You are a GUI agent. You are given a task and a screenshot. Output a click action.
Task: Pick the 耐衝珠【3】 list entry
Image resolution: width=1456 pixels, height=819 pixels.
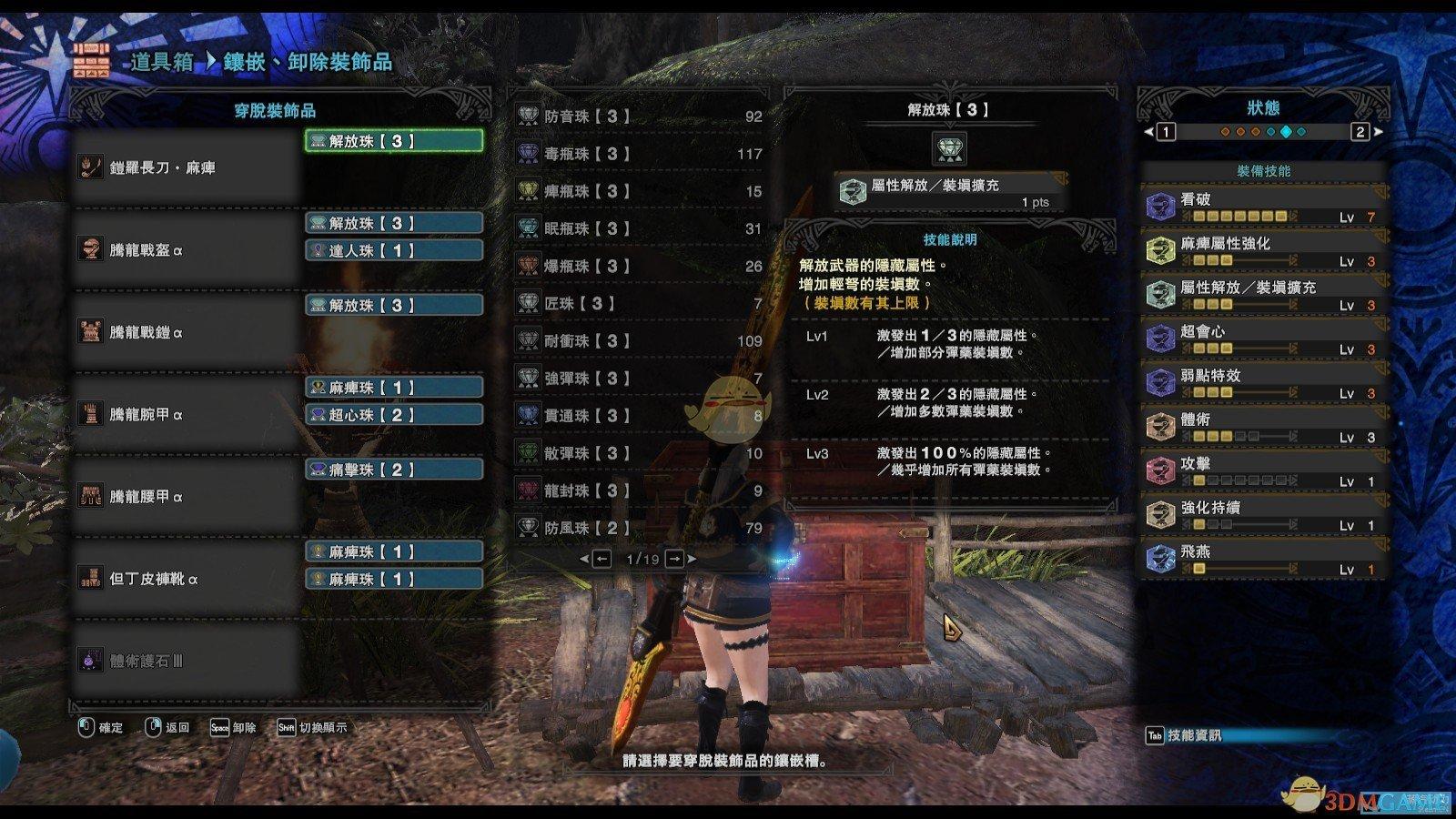(x=639, y=340)
